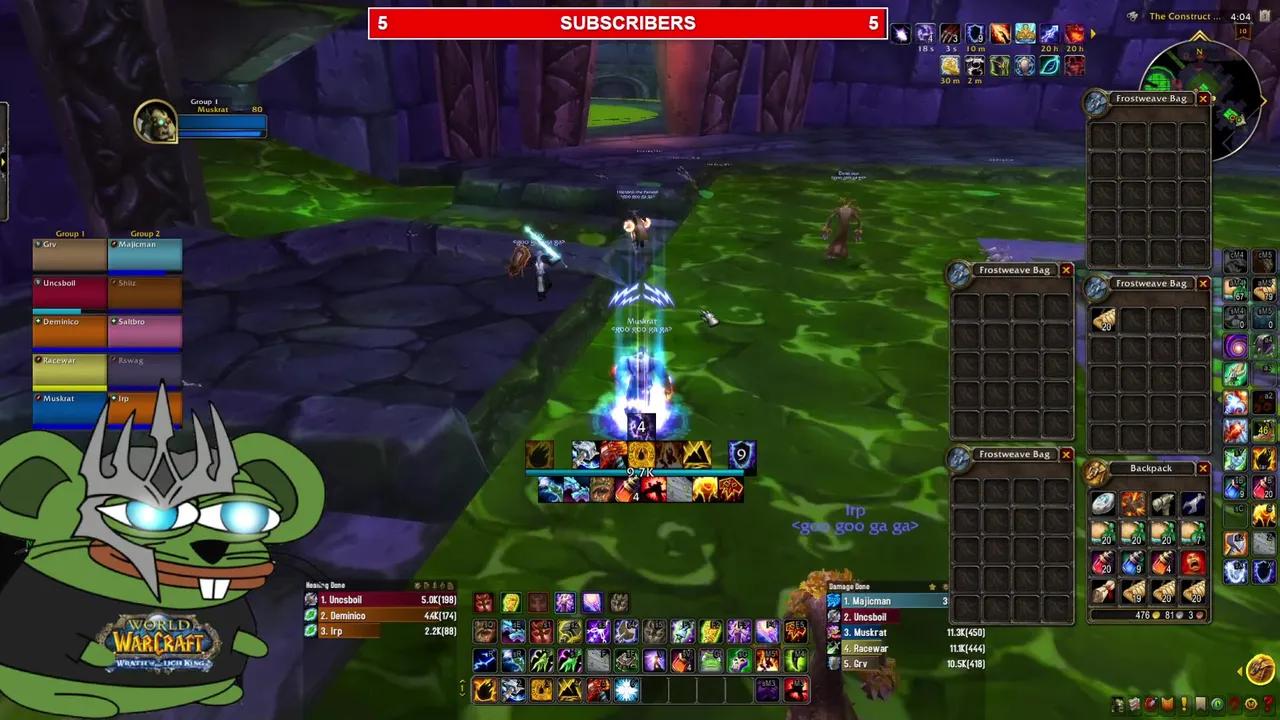This screenshot has width=1280, height=720.
Task: Click the red SUBSCRIBERS banner
Action: (x=630, y=23)
